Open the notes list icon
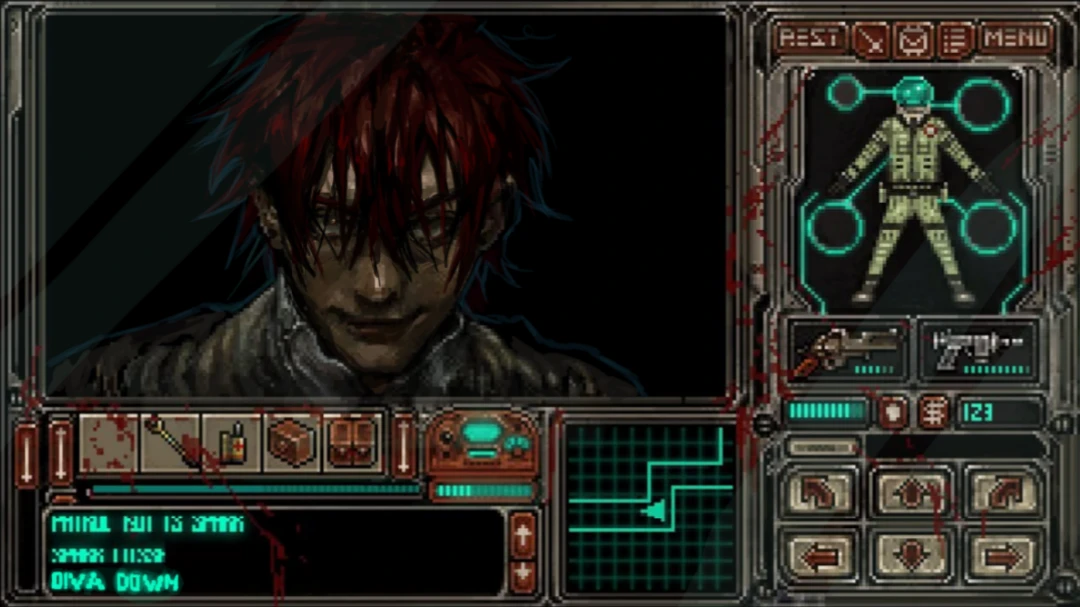 [957, 40]
